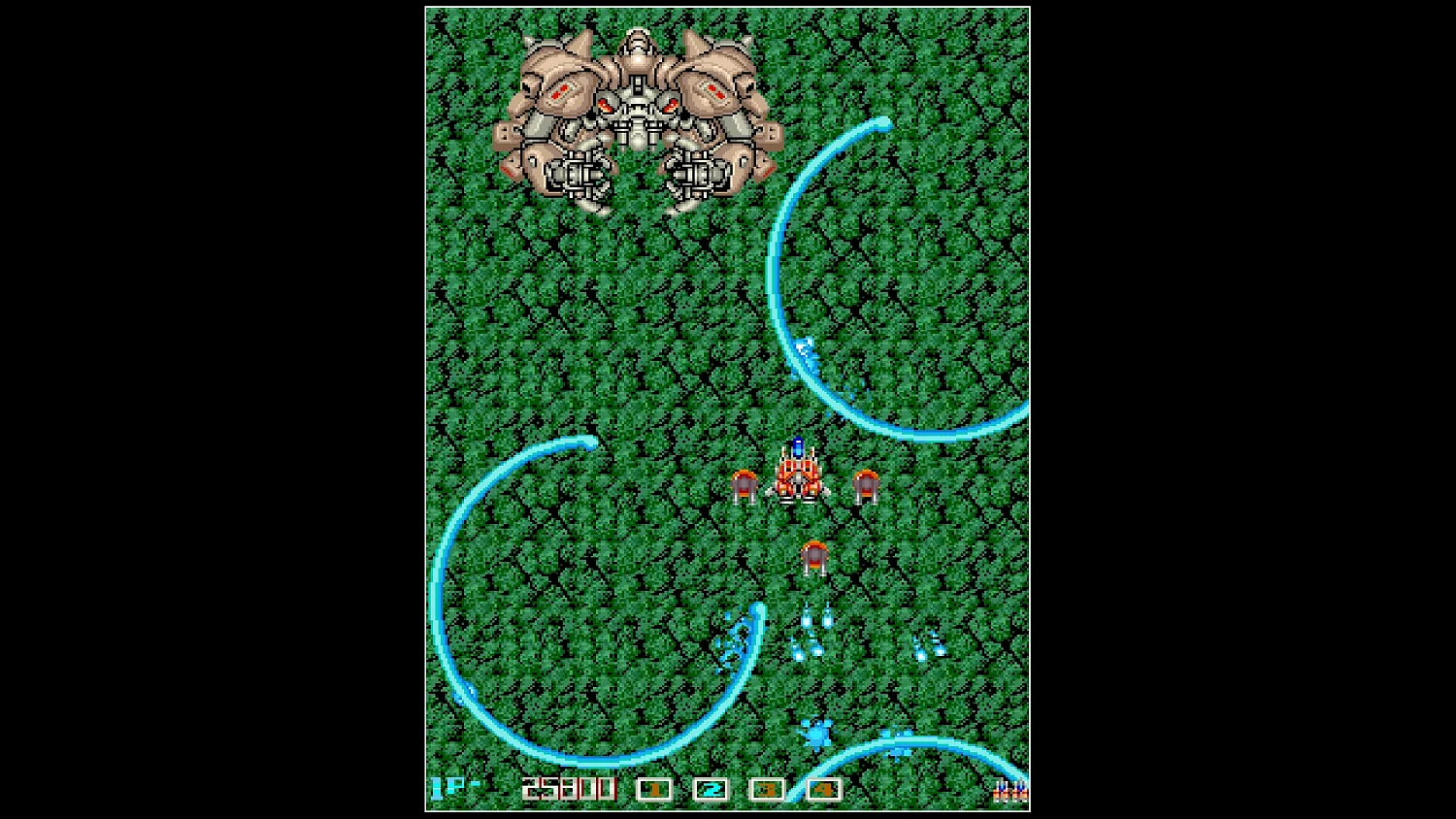Select weapon slot 3 in the HUD
Screen dimensions: 1456x819
765,788
